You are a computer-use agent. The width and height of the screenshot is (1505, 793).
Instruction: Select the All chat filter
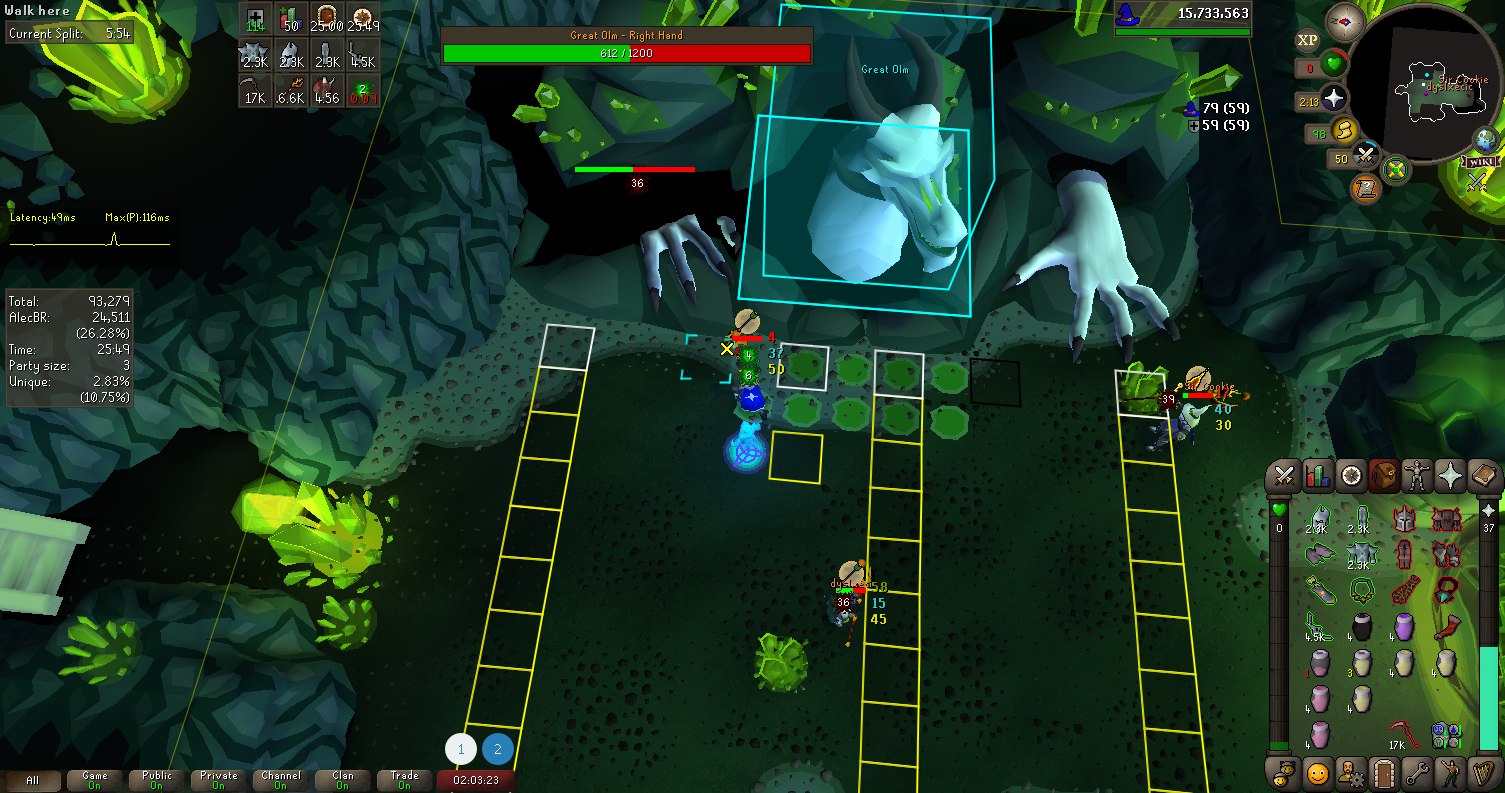coord(33,780)
